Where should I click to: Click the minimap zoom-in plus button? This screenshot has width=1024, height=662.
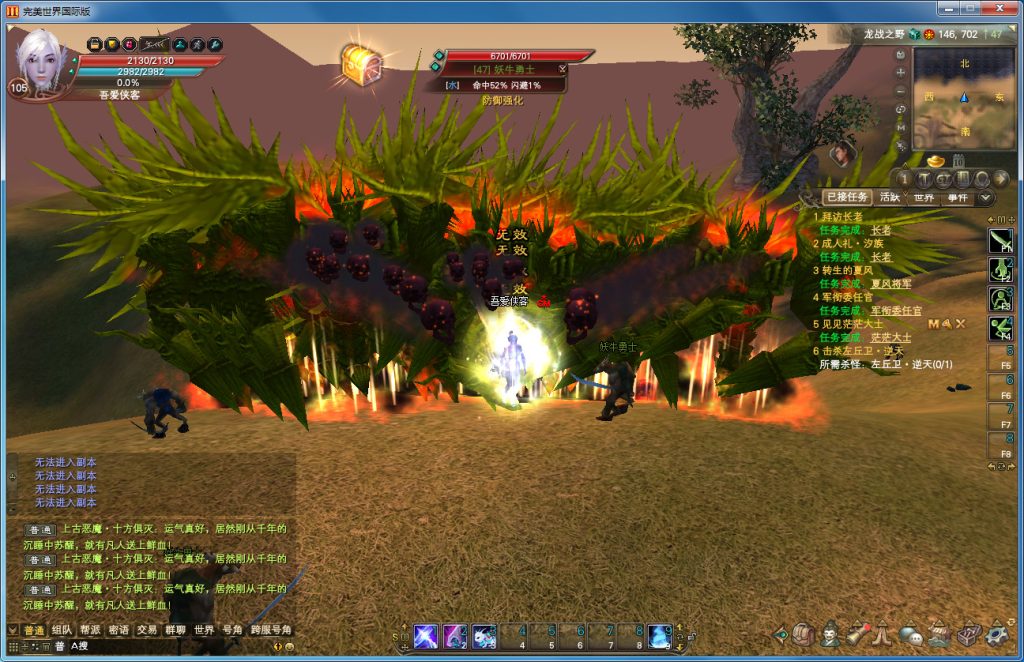tap(900, 73)
